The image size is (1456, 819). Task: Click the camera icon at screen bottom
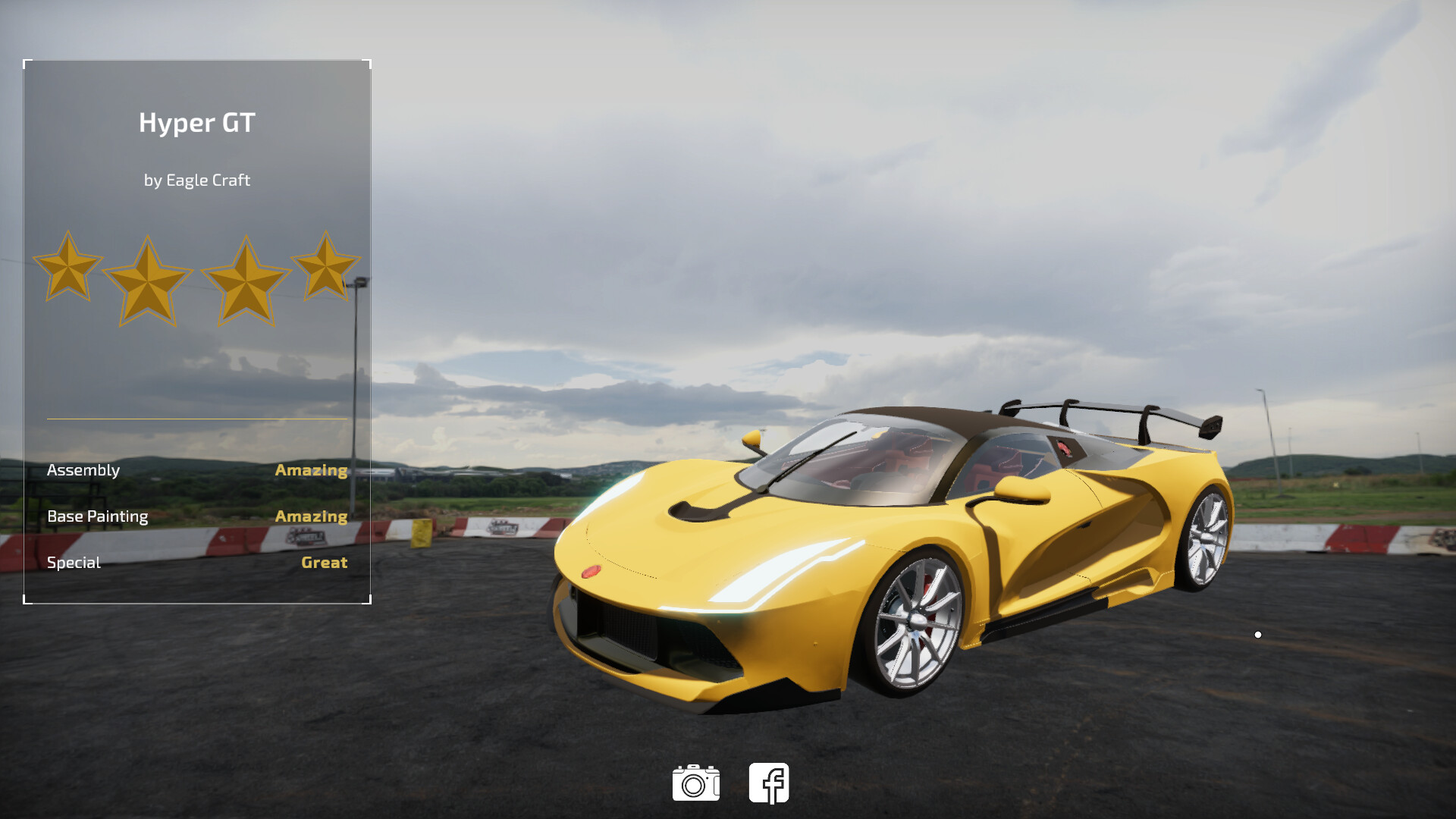(x=695, y=783)
